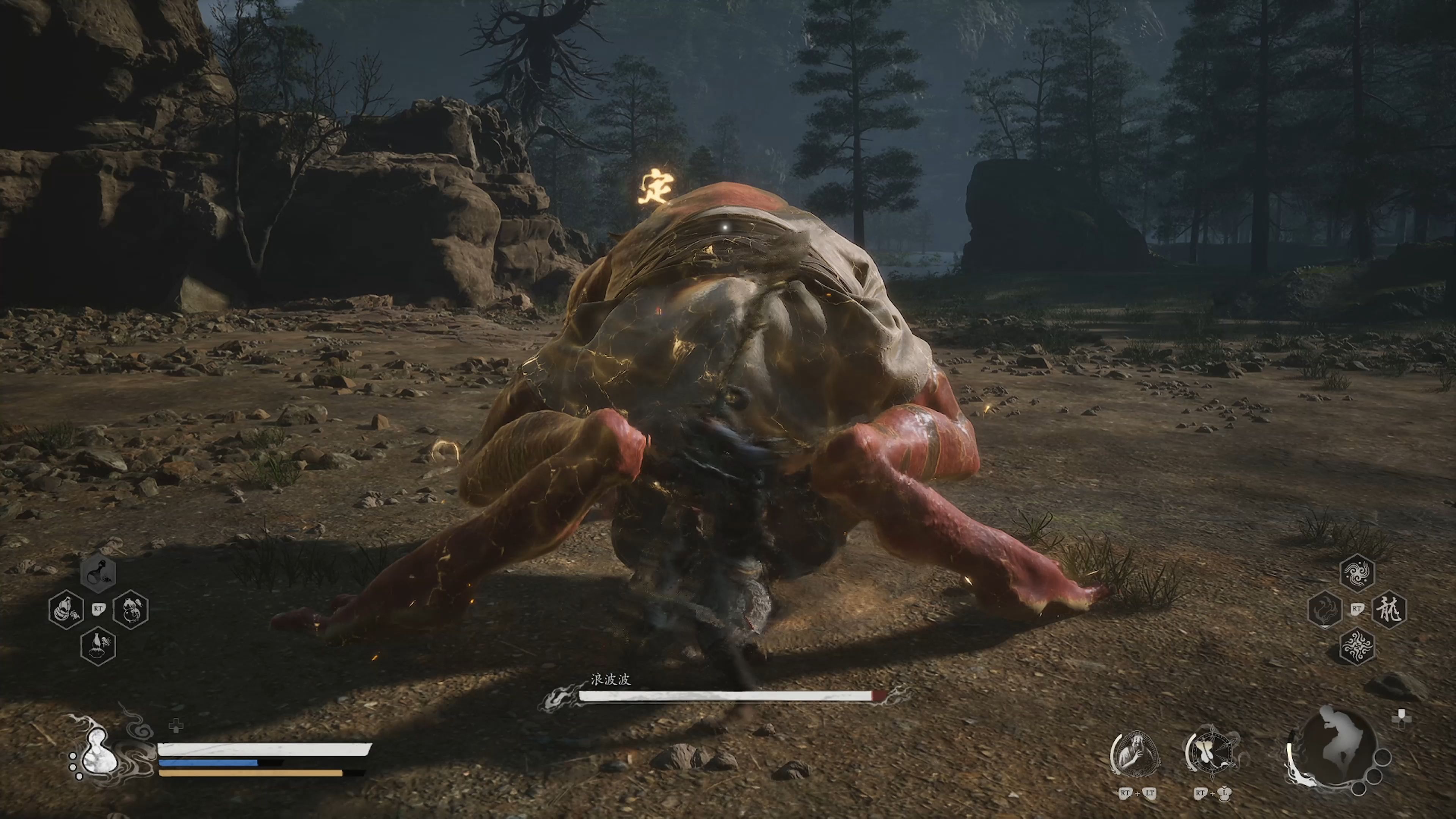Screen dimensions: 1456x819
Task: Cast the radial cloud-pattern spell
Action: coord(1357,646)
